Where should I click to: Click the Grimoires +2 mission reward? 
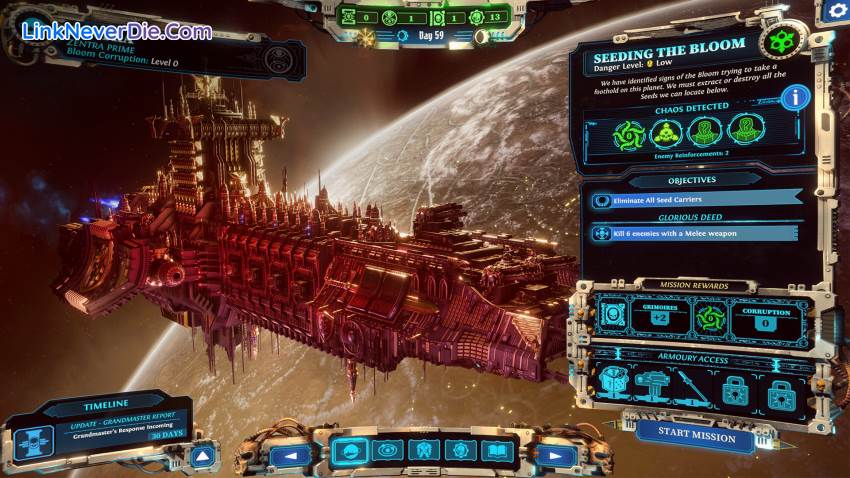659,318
